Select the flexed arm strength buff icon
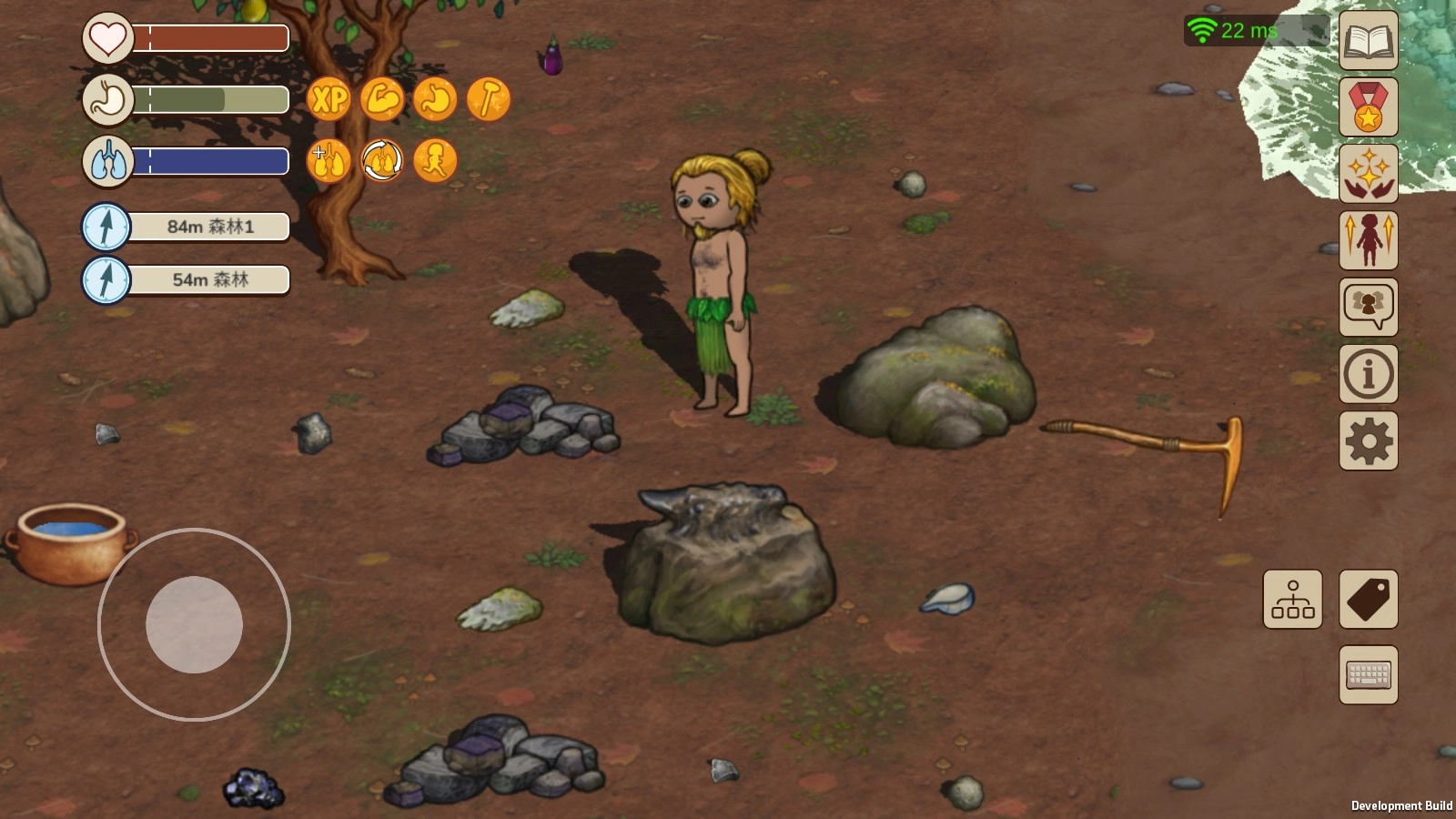This screenshot has height=819, width=1456. point(382,99)
